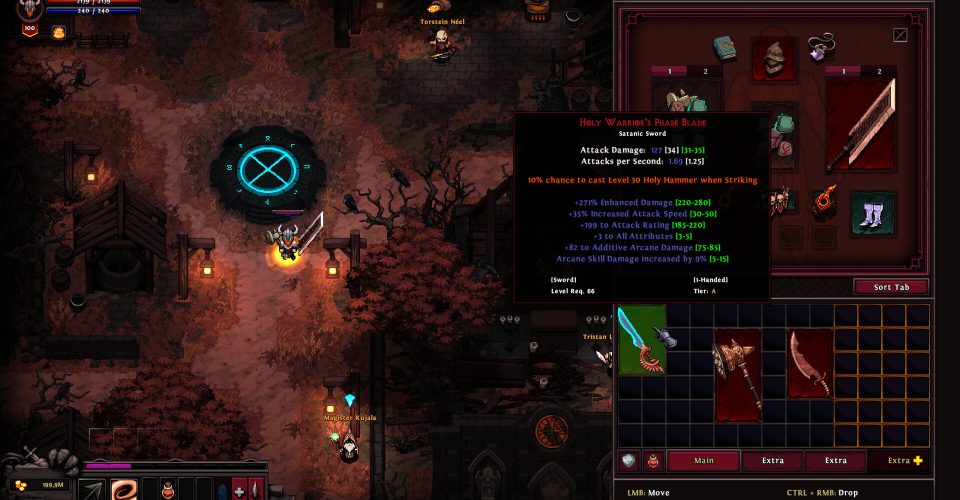
Task: Activate the orange whirl skill on hotbar
Action: tap(125, 490)
